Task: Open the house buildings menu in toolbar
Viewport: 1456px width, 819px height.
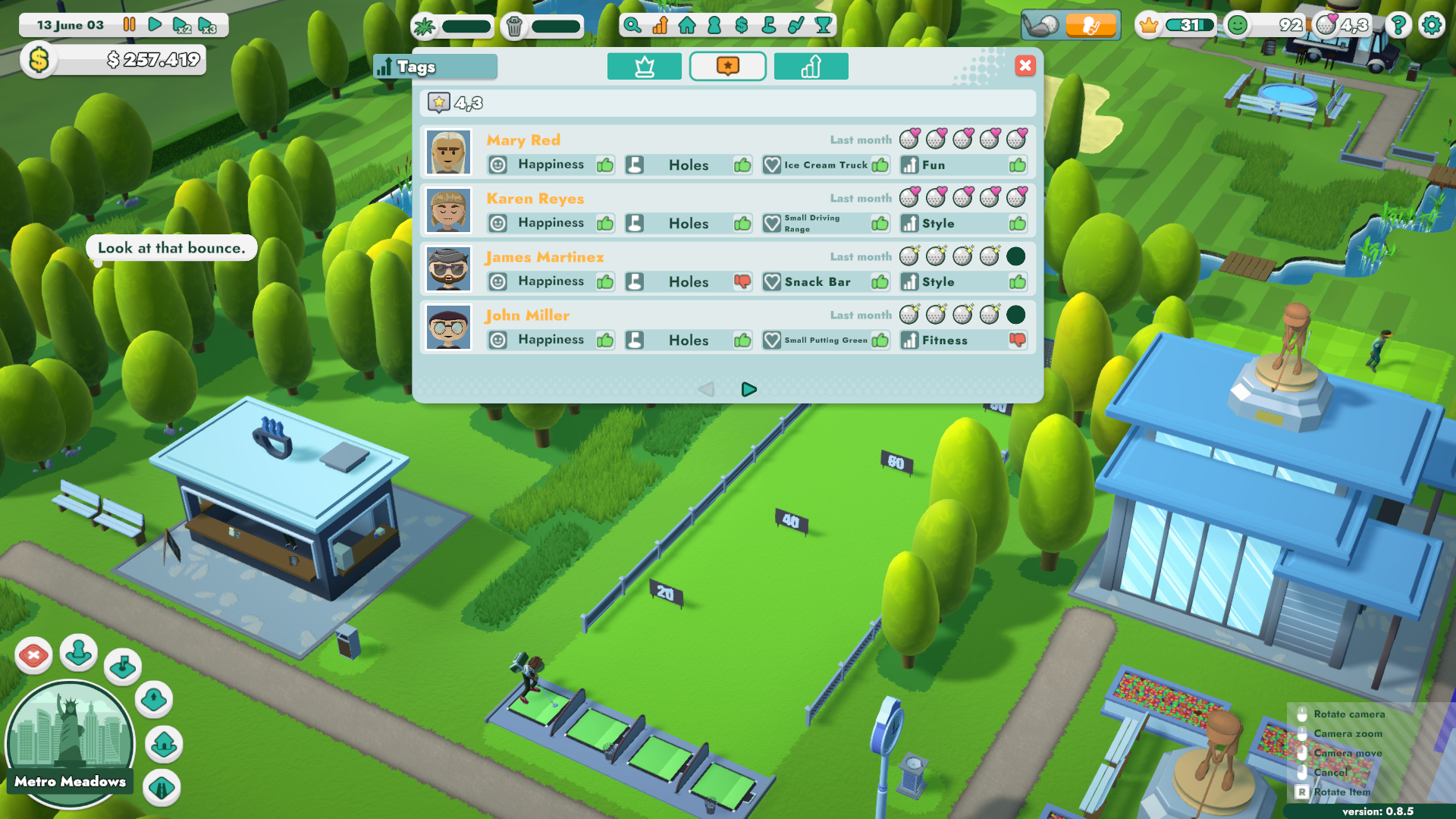Action: 687,26
